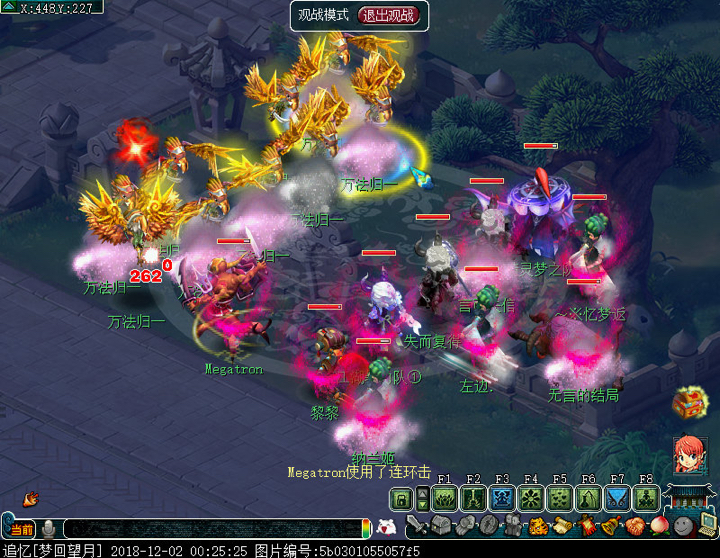The image size is (720, 558).
Task: Click the chat text input bar
Action: [210, 529]
